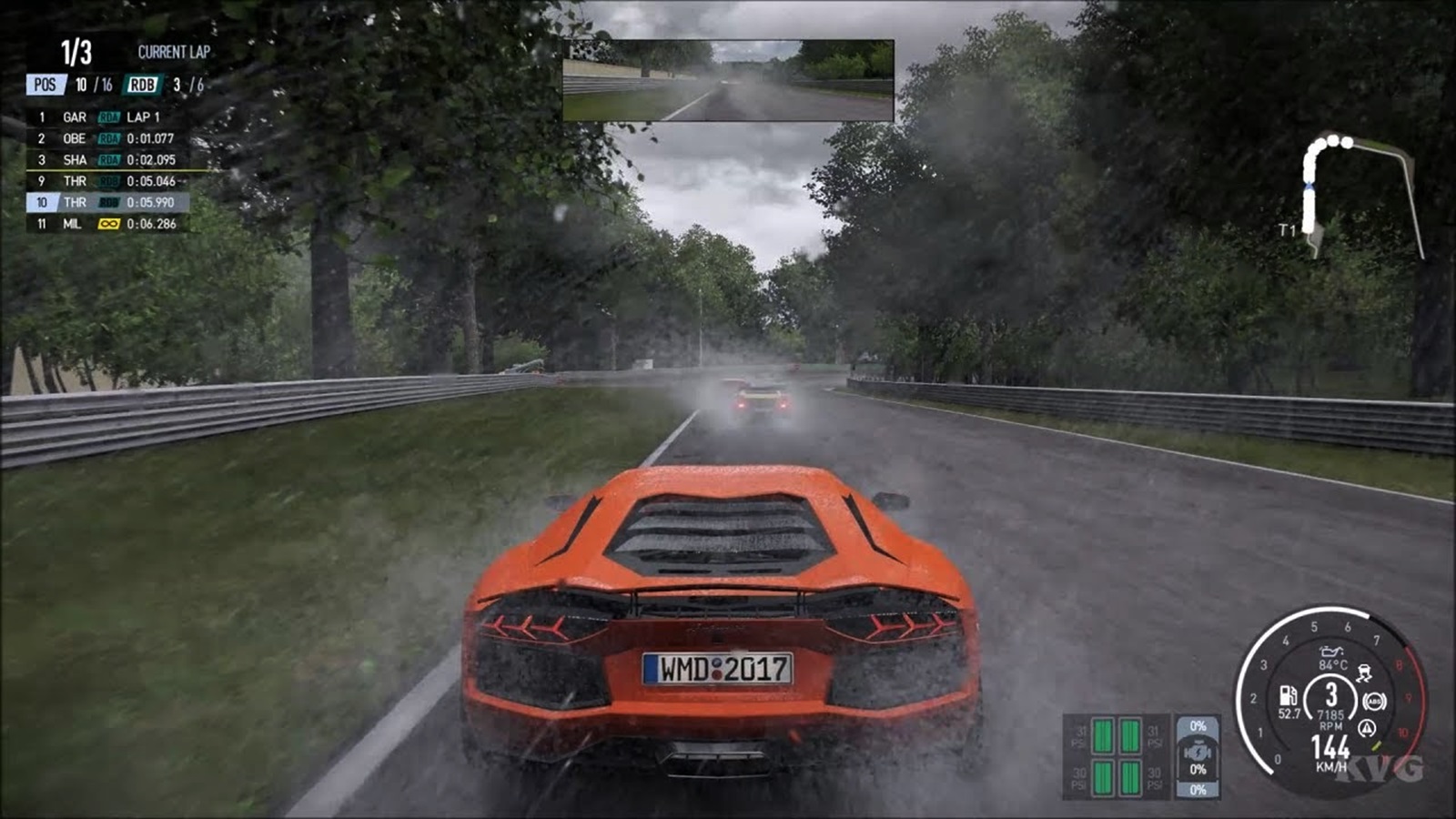Screen dimensions: 1456x819
Task: Click the car damage indicator icon
Action: click(x=1198, y=752)
